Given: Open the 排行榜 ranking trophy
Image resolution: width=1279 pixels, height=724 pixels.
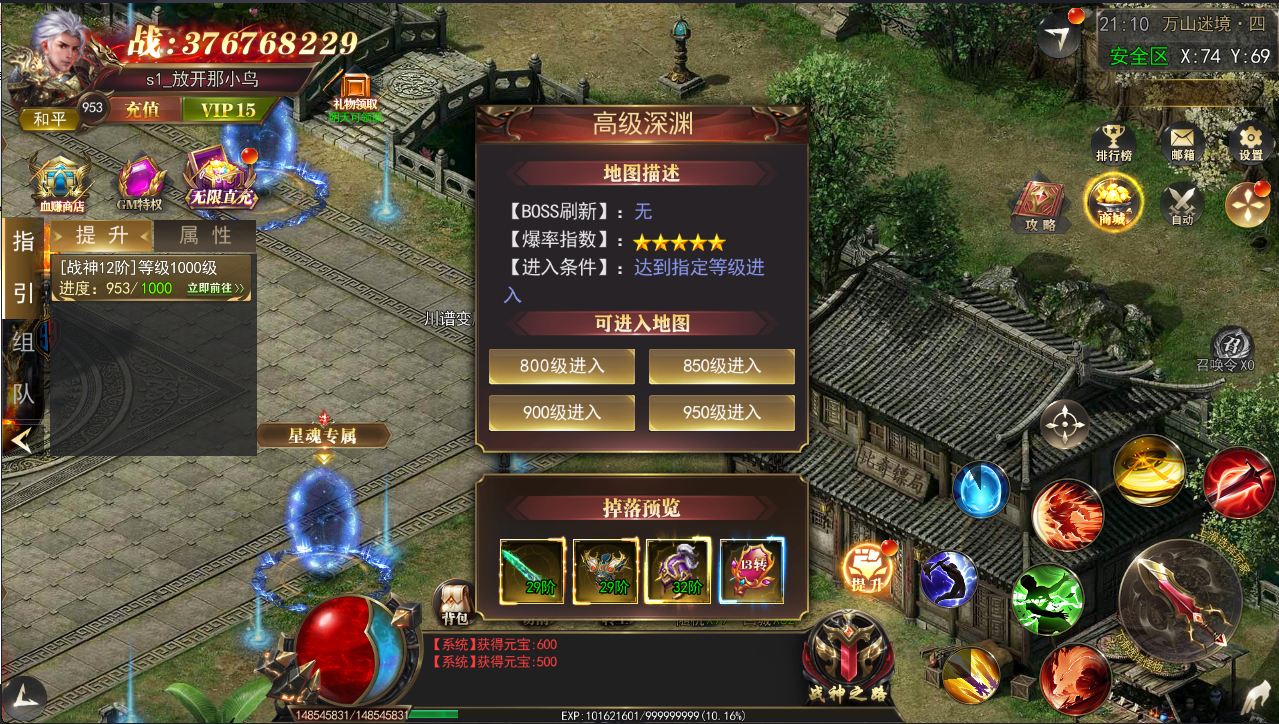Looking at the screenshot, I should tap(1113, 143).
